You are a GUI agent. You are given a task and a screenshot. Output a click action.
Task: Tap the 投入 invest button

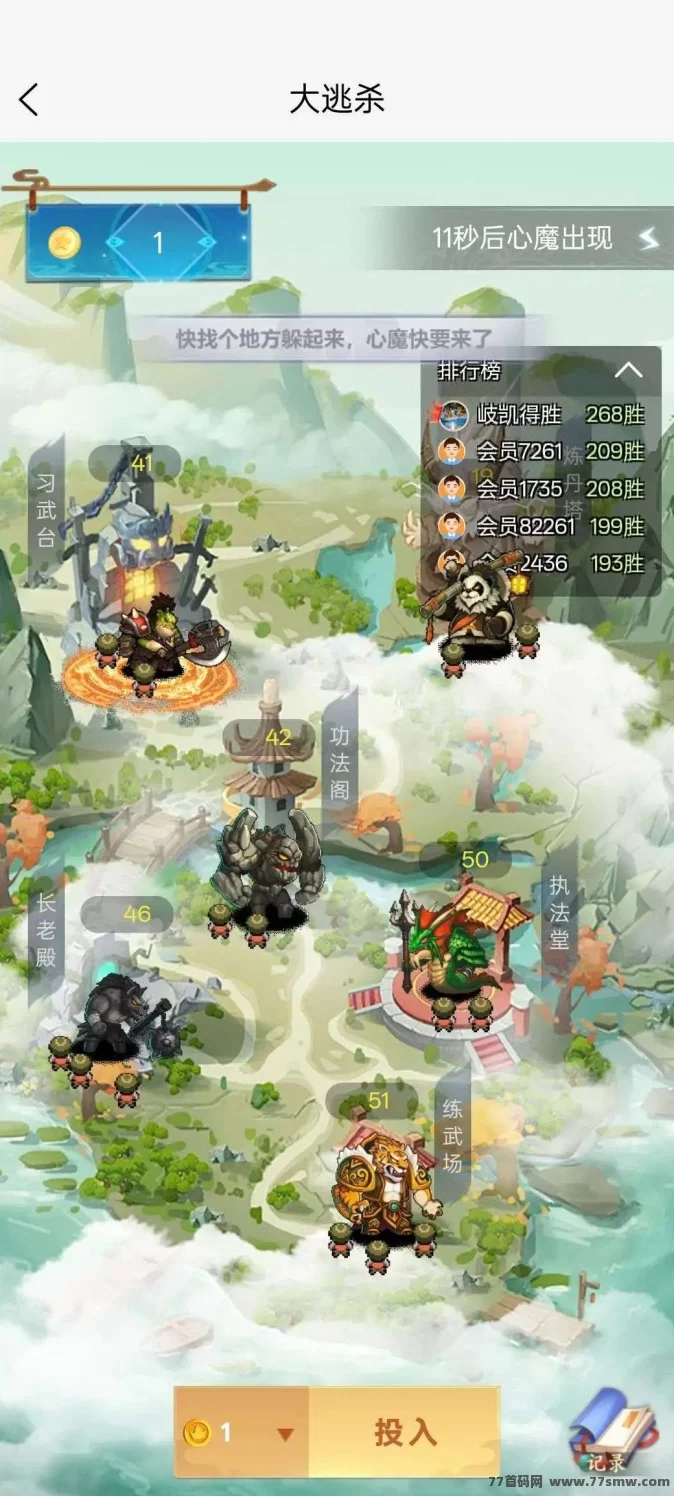click(x=405, y=1432)
